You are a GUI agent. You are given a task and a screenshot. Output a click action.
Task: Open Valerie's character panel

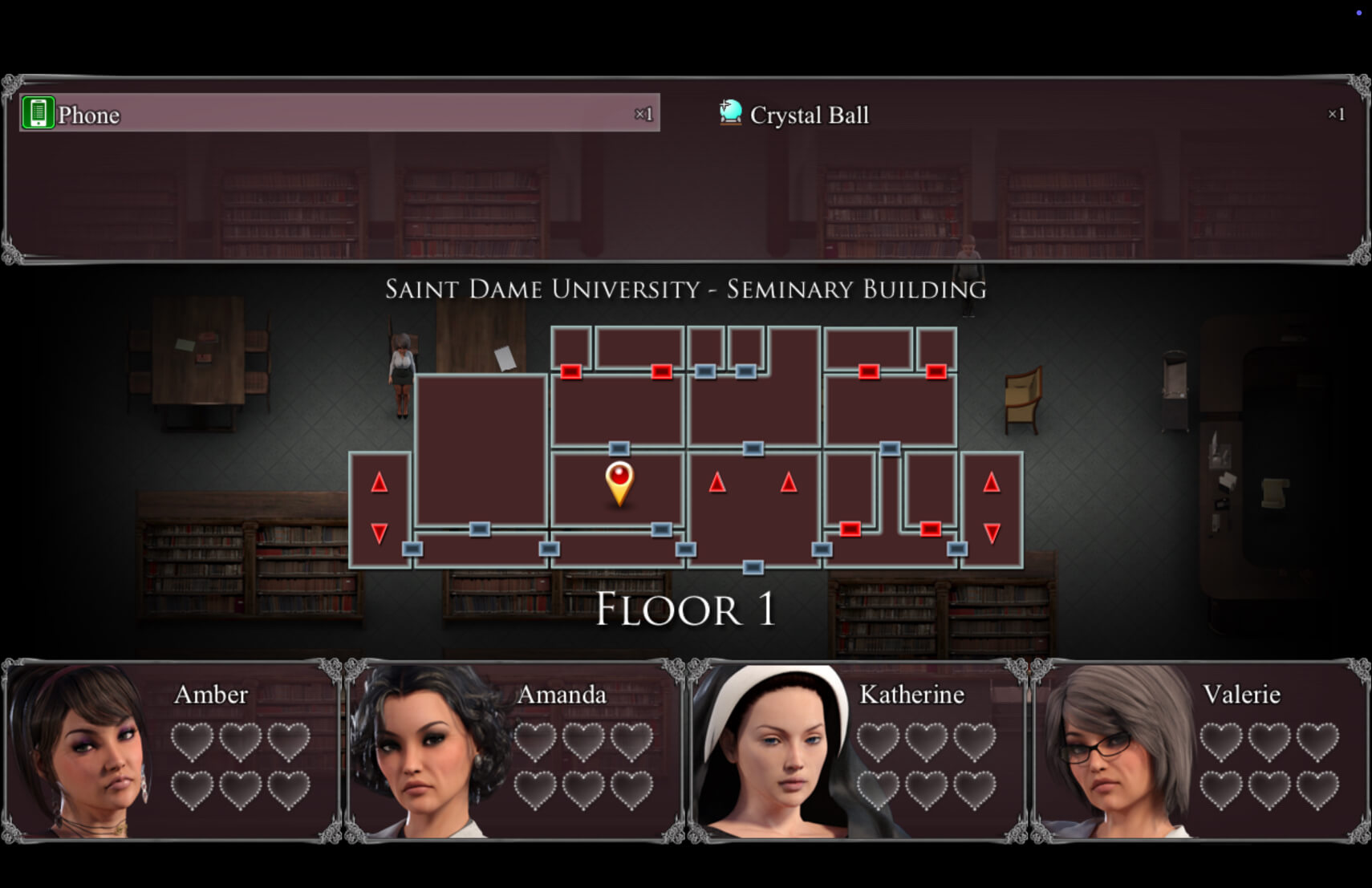pos(1200,751)
